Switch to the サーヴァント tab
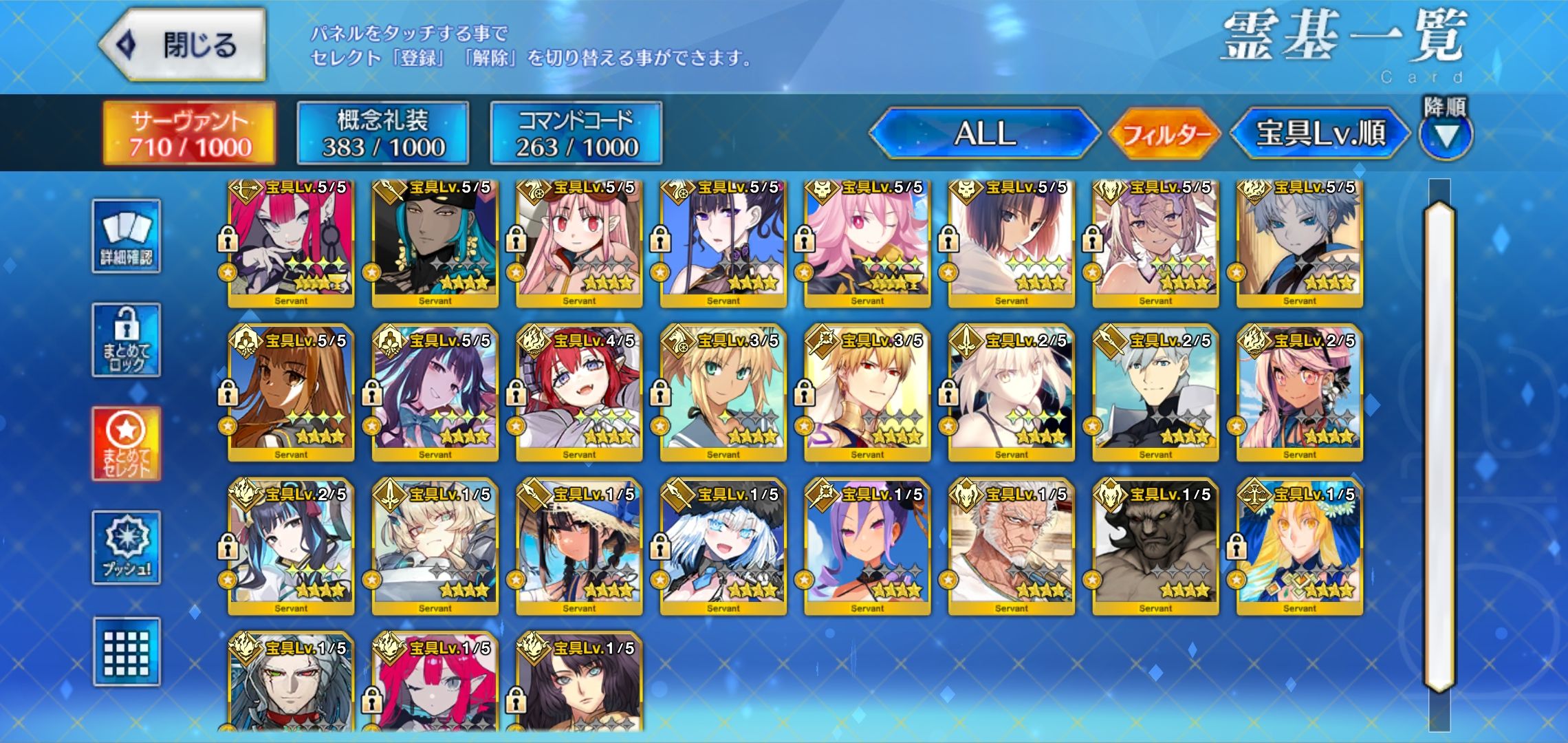The width and height of the screenshot is (1568, 743). tap(190, 133)
